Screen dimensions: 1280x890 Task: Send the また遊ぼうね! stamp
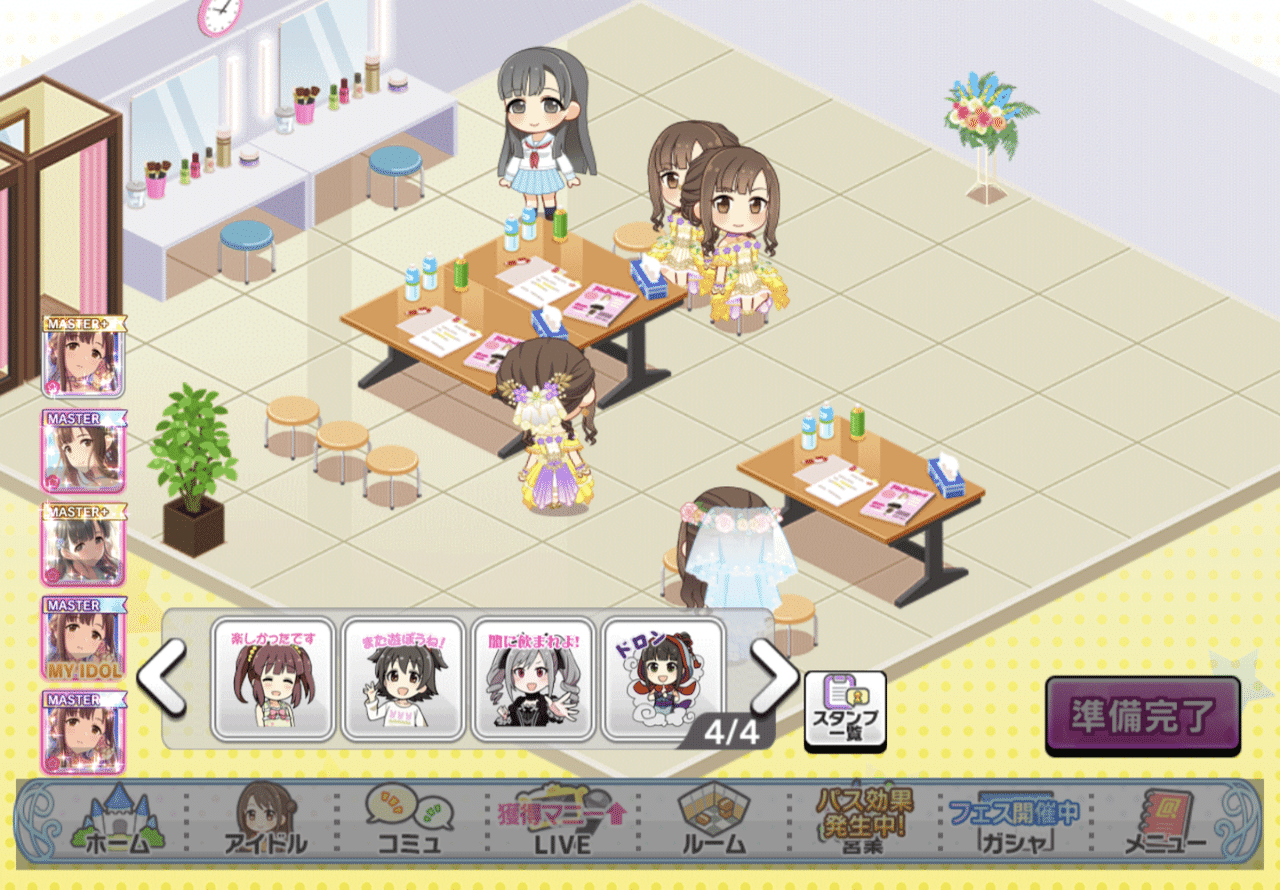405,680
